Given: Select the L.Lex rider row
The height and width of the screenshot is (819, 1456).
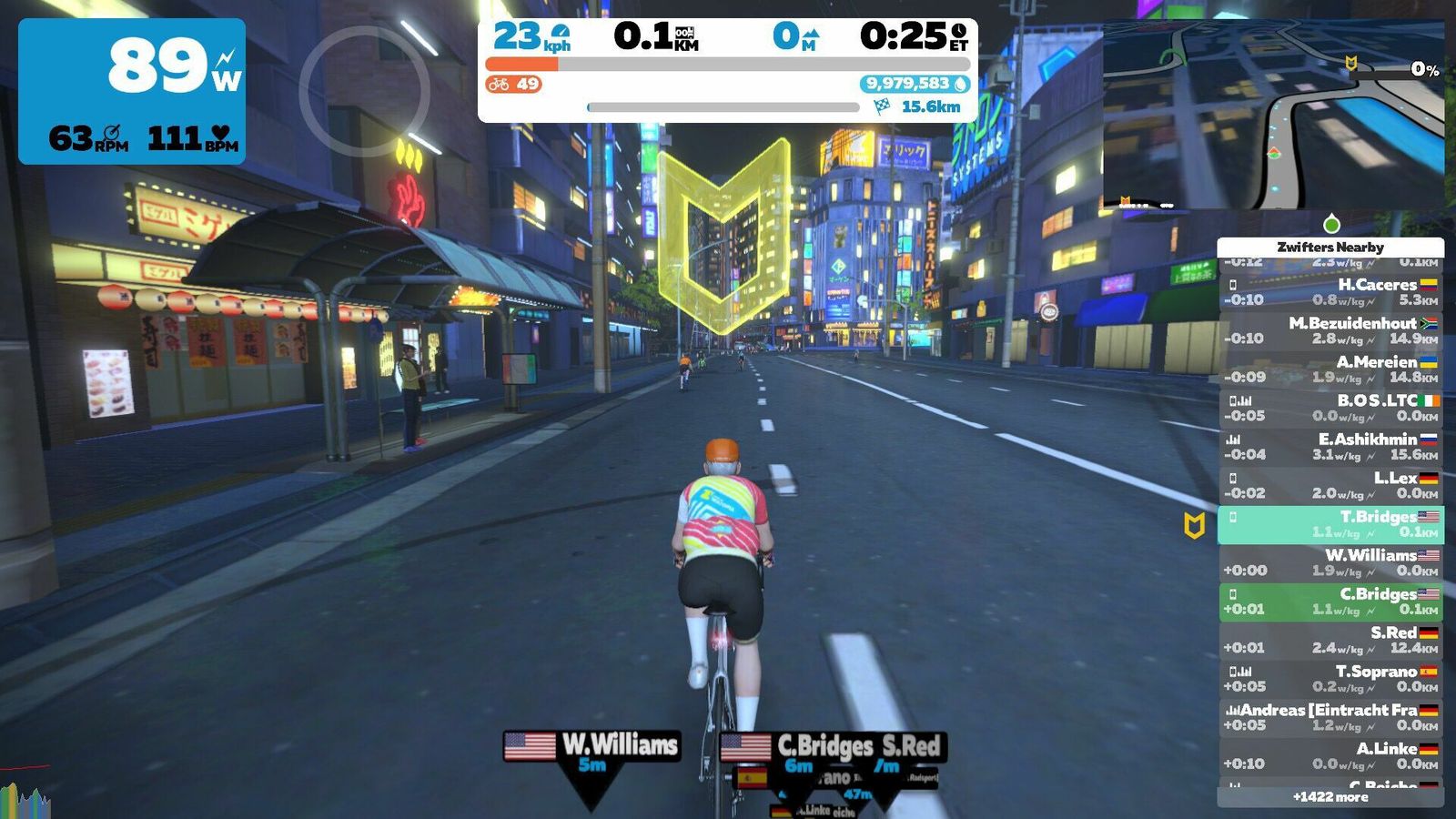Looking at the screenshot, I should [1330, 485].
